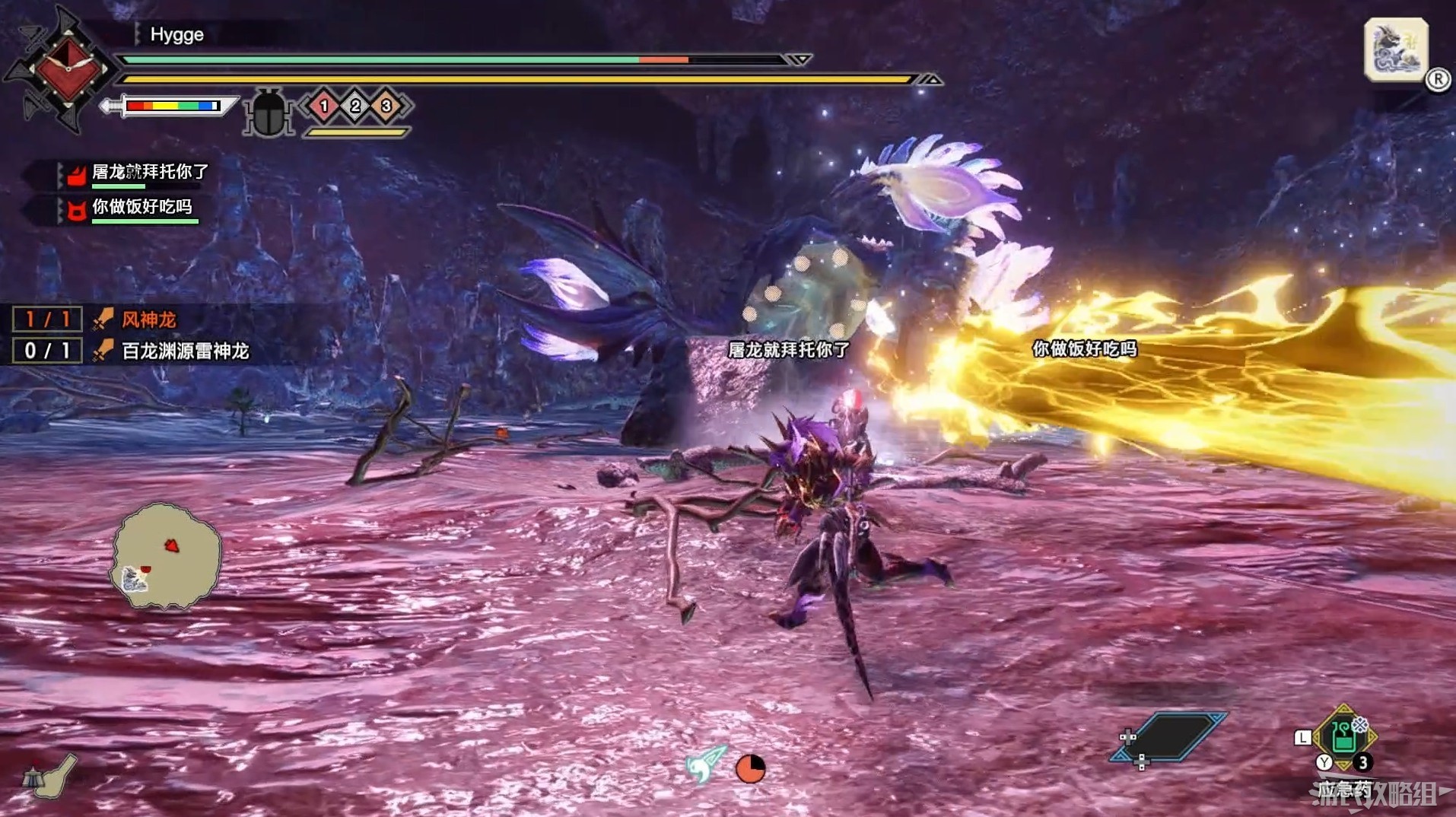Click the circular minimap
The image size is (1456, 817).
point(167,556)
